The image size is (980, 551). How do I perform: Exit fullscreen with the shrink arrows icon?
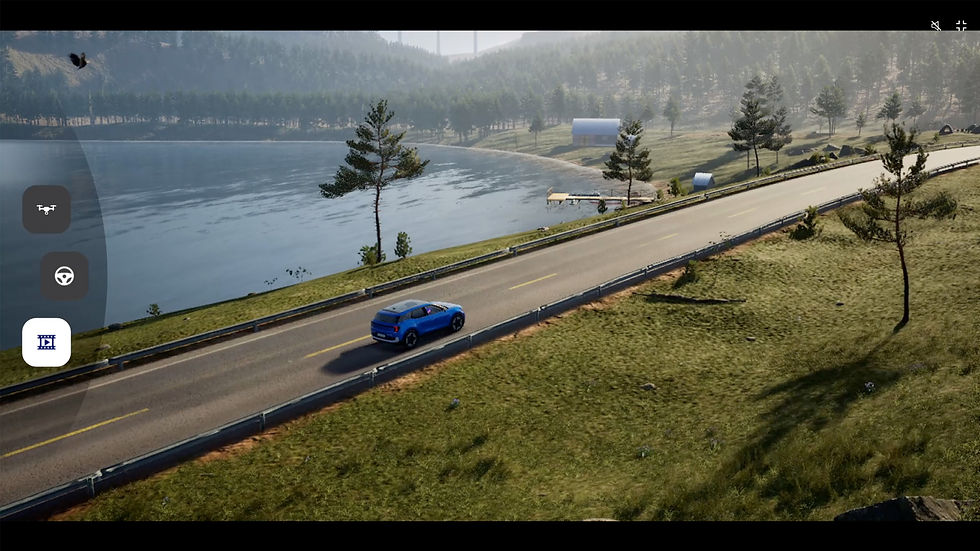(x=961, y=25)
